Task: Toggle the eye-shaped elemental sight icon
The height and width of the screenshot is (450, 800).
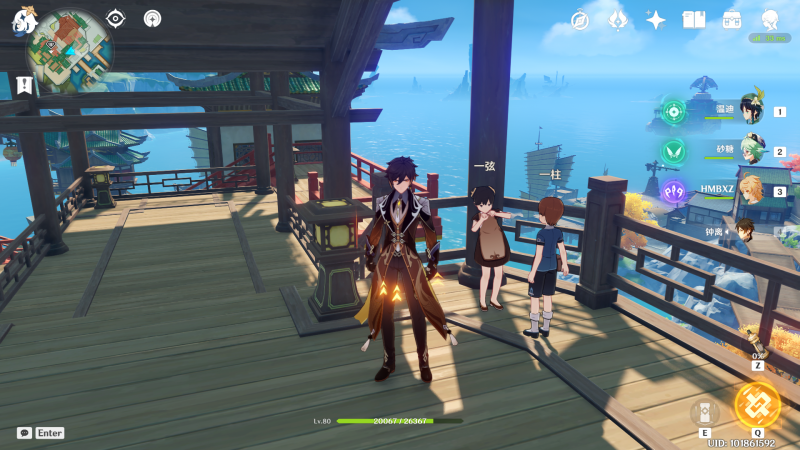Action: pyautogui.click(x=116, y=18)
